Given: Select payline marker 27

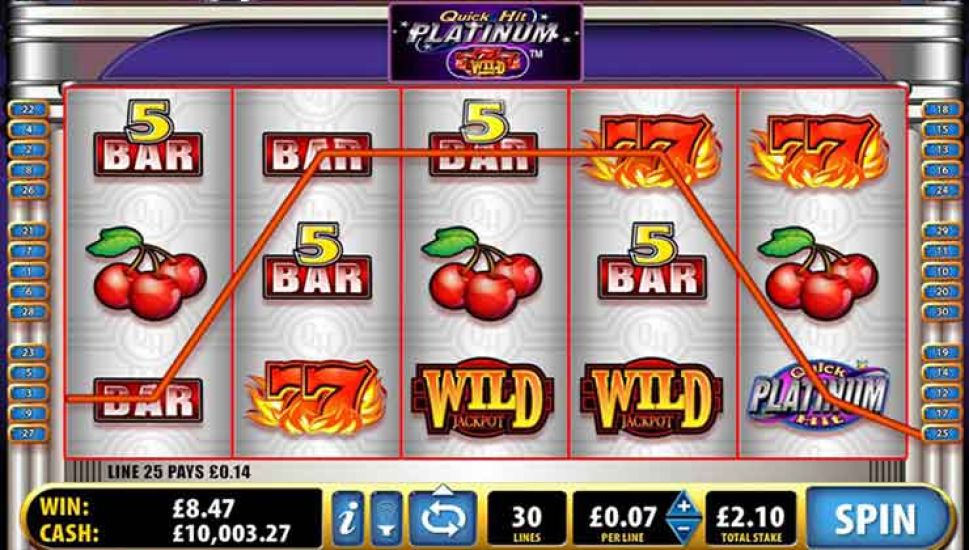Looking at the screenshot, I should (27, 433).
